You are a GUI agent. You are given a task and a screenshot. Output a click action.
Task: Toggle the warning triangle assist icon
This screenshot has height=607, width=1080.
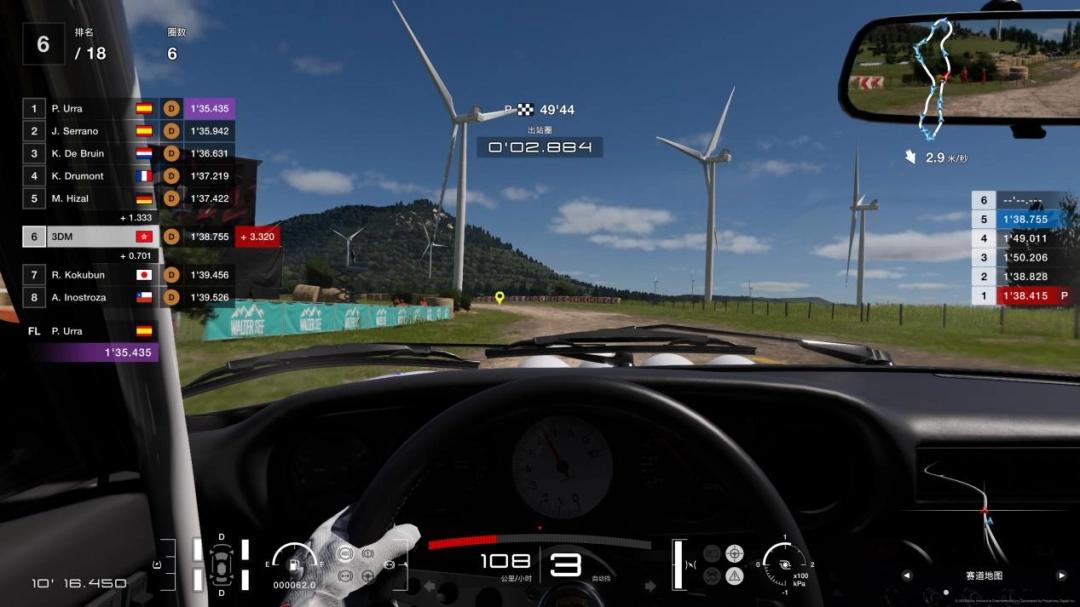click(x=734, y=575)
